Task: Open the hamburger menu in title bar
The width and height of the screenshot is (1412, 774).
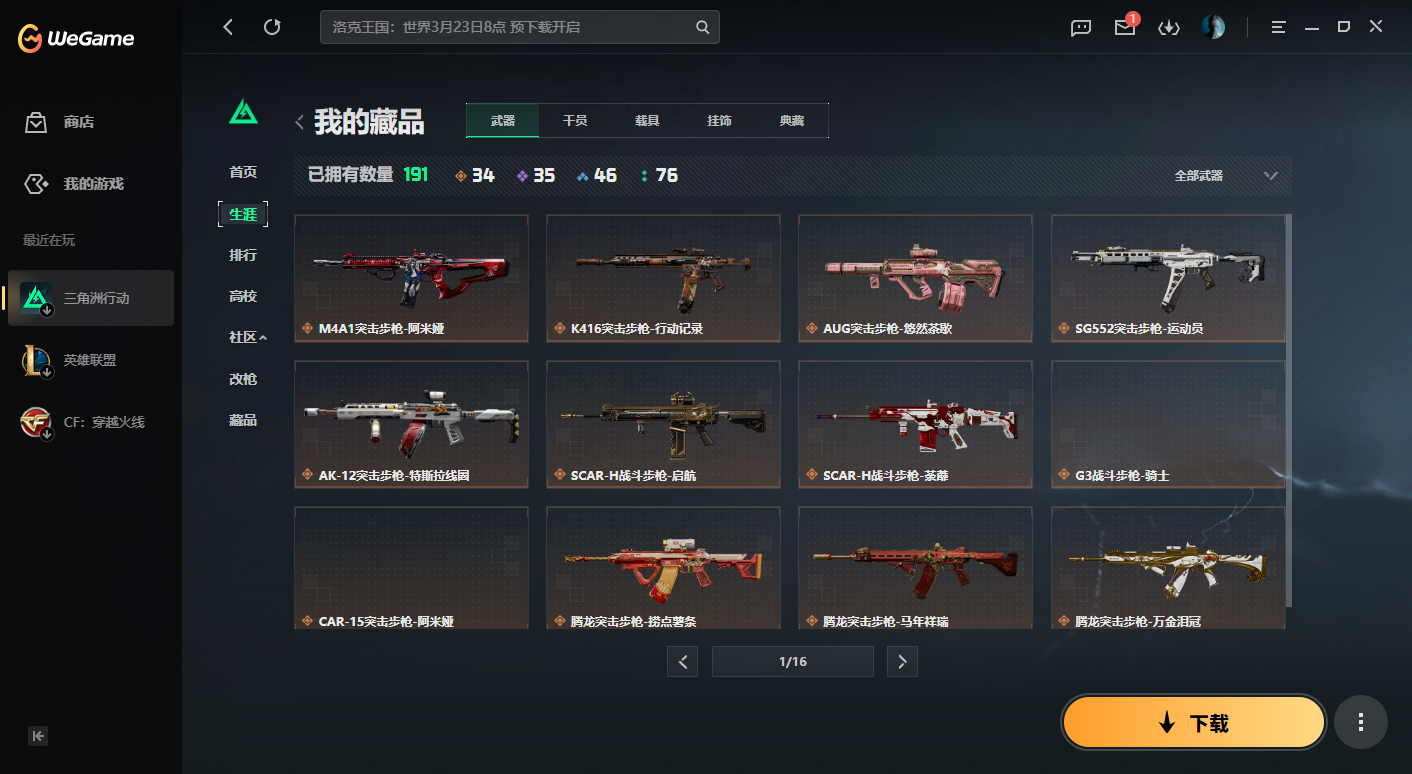Action: point(1278,27)
